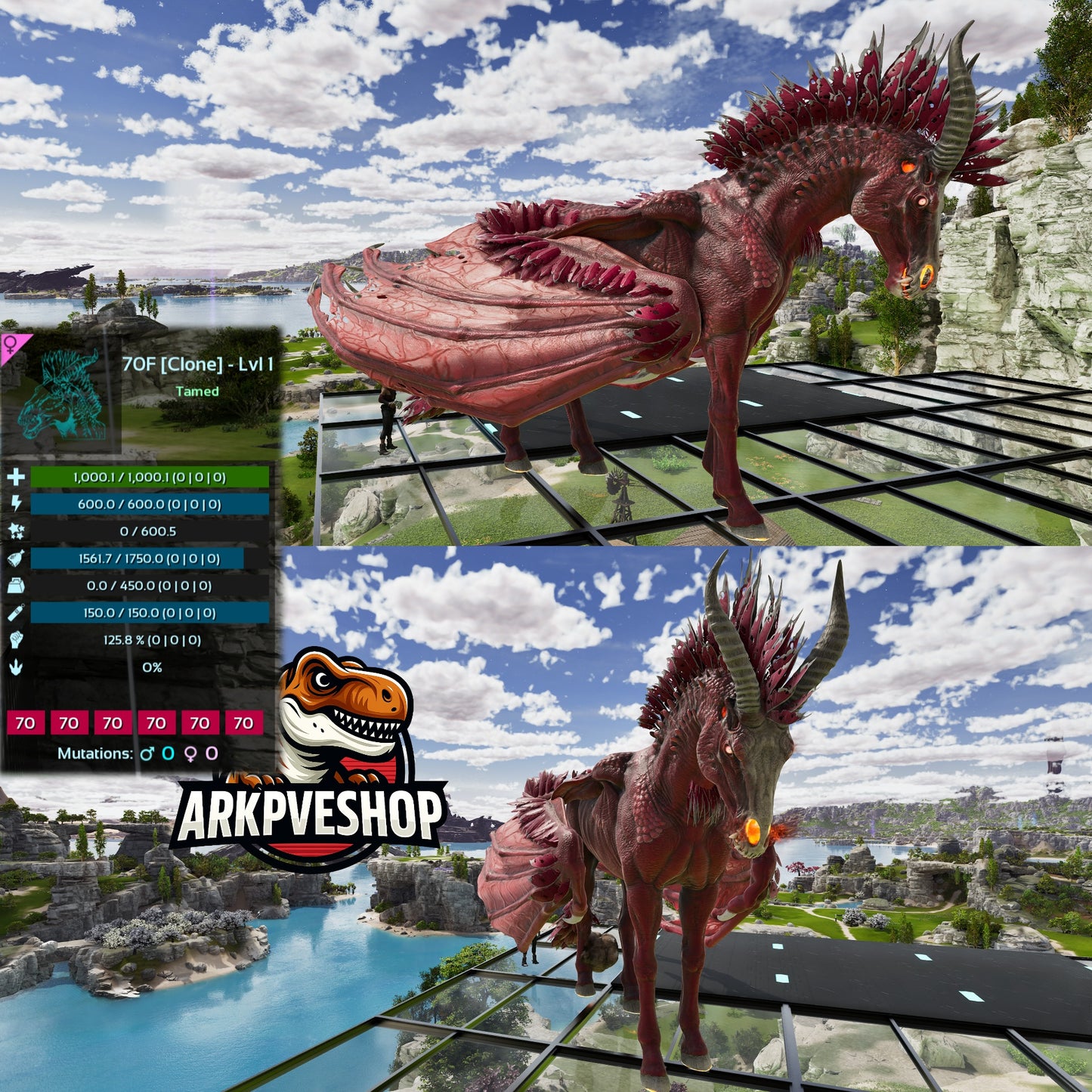Select the weight icon
Screen dimensions: 1092x1092
pos(16,586)
